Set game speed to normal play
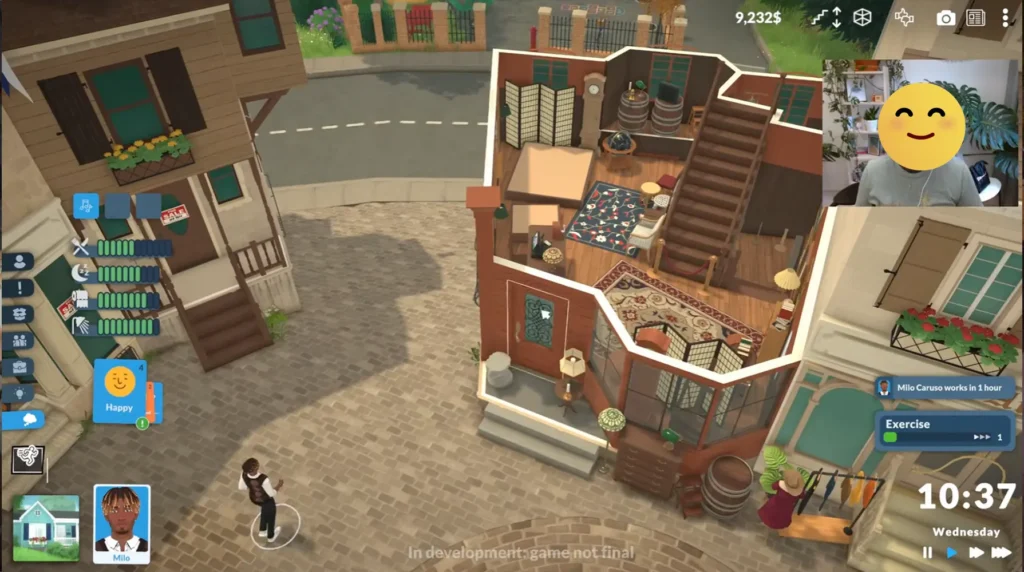This screenshot has height=572, width=1024. (951, 553)
